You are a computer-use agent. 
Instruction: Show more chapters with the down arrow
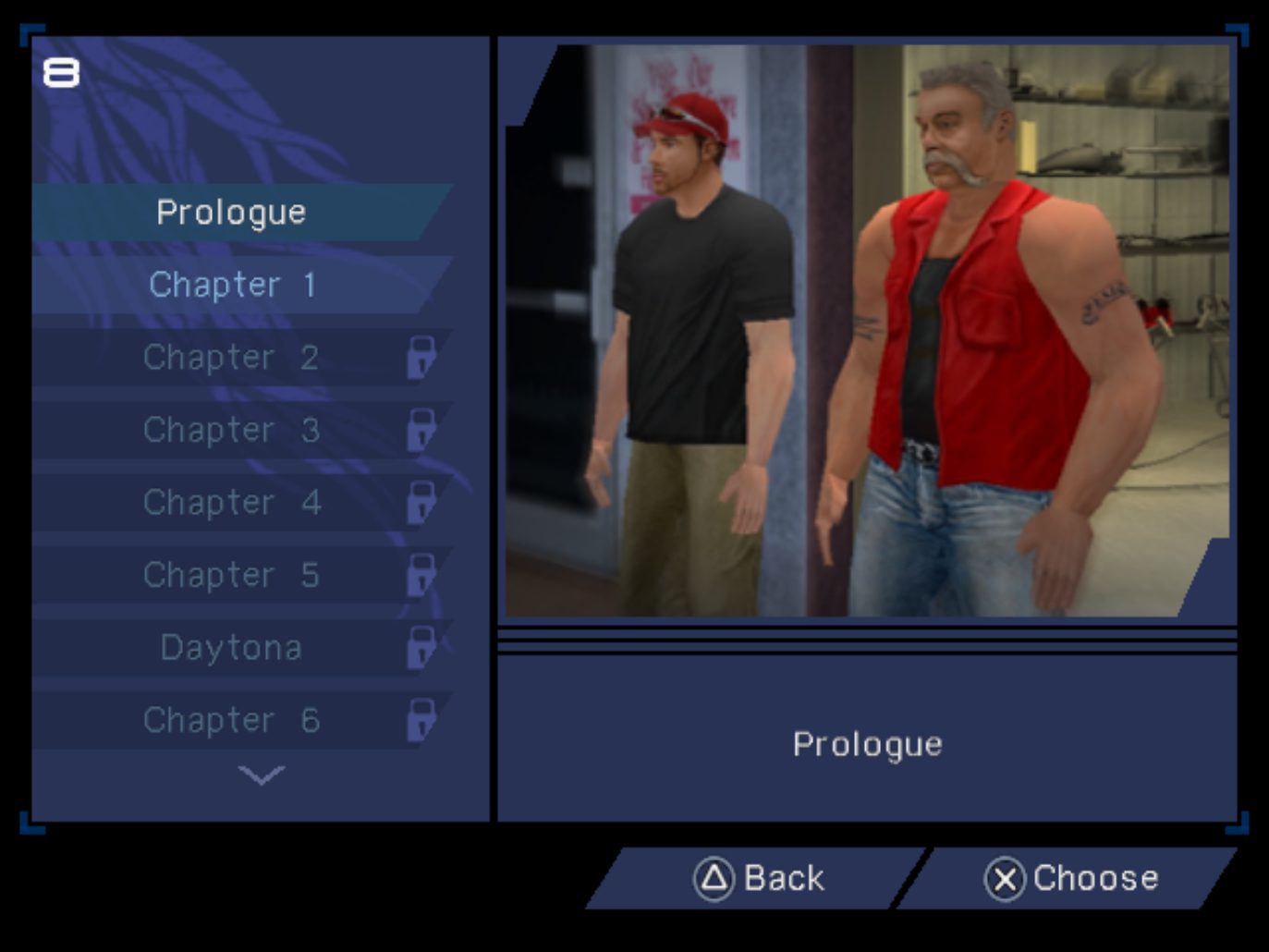tap(261, 775)
